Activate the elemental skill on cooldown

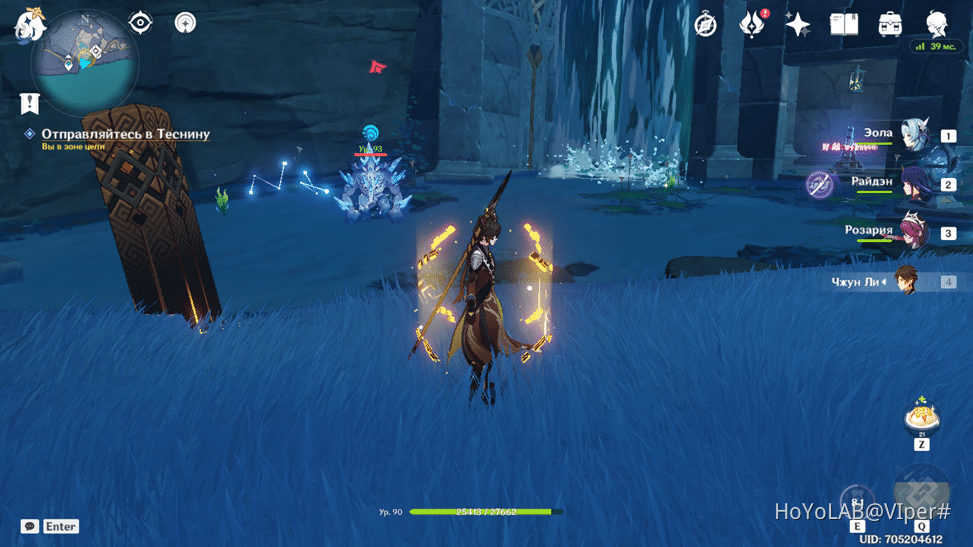coord(857,503)
